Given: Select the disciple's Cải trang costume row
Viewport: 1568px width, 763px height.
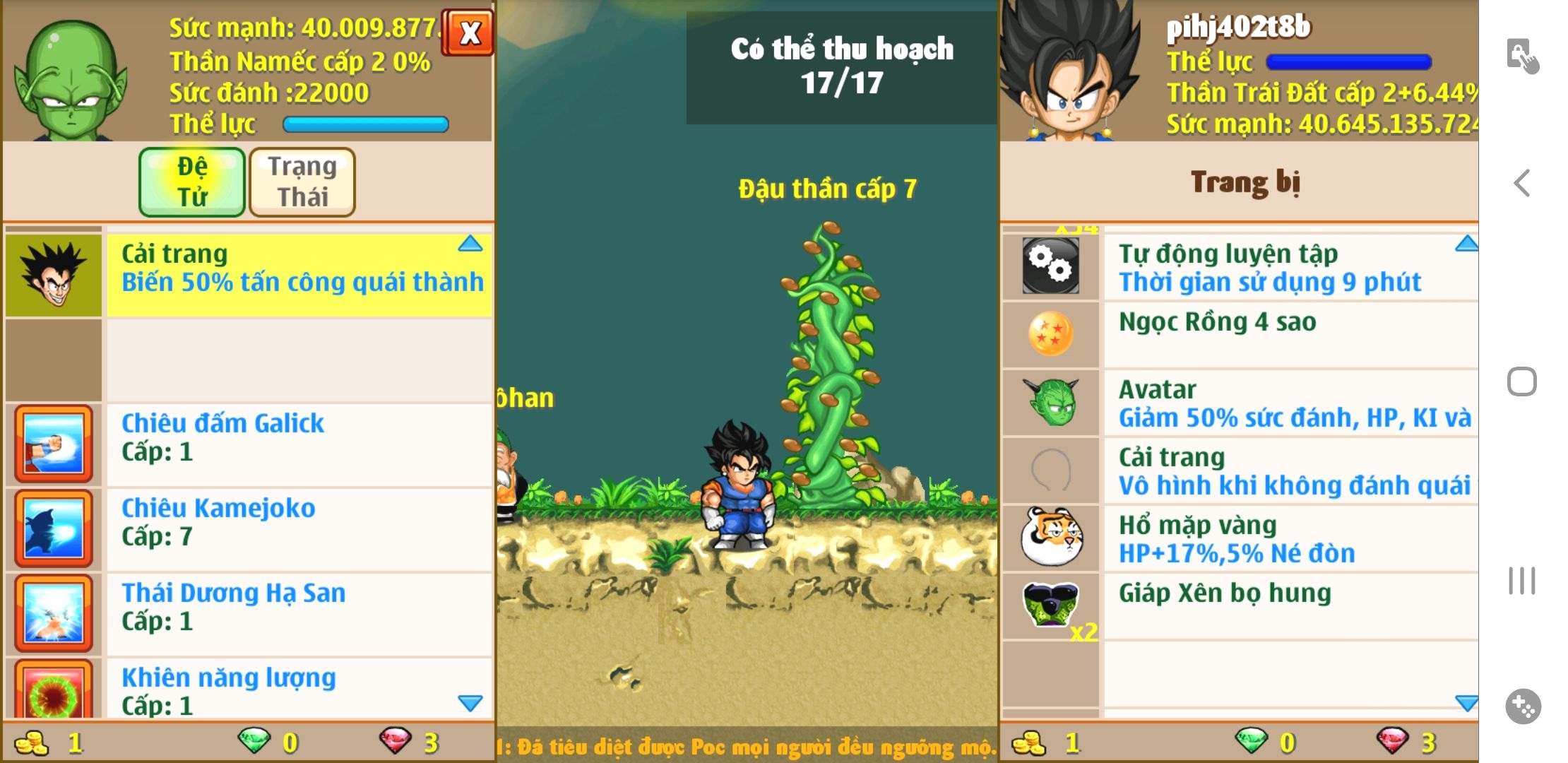Looking at the screenshot, I should [298, 275].
